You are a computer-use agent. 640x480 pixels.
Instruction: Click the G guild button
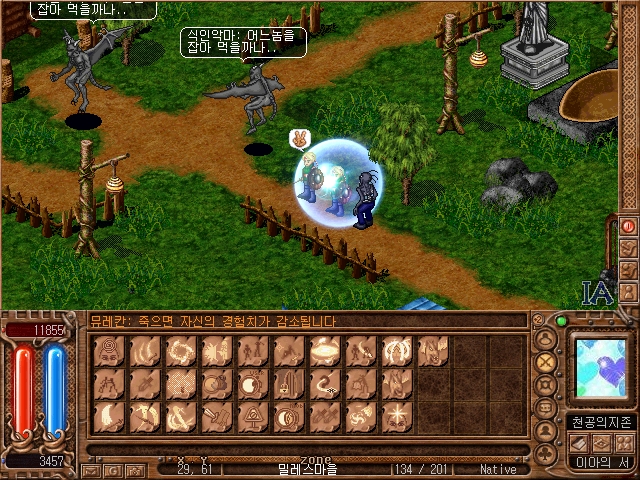(112, 469)
